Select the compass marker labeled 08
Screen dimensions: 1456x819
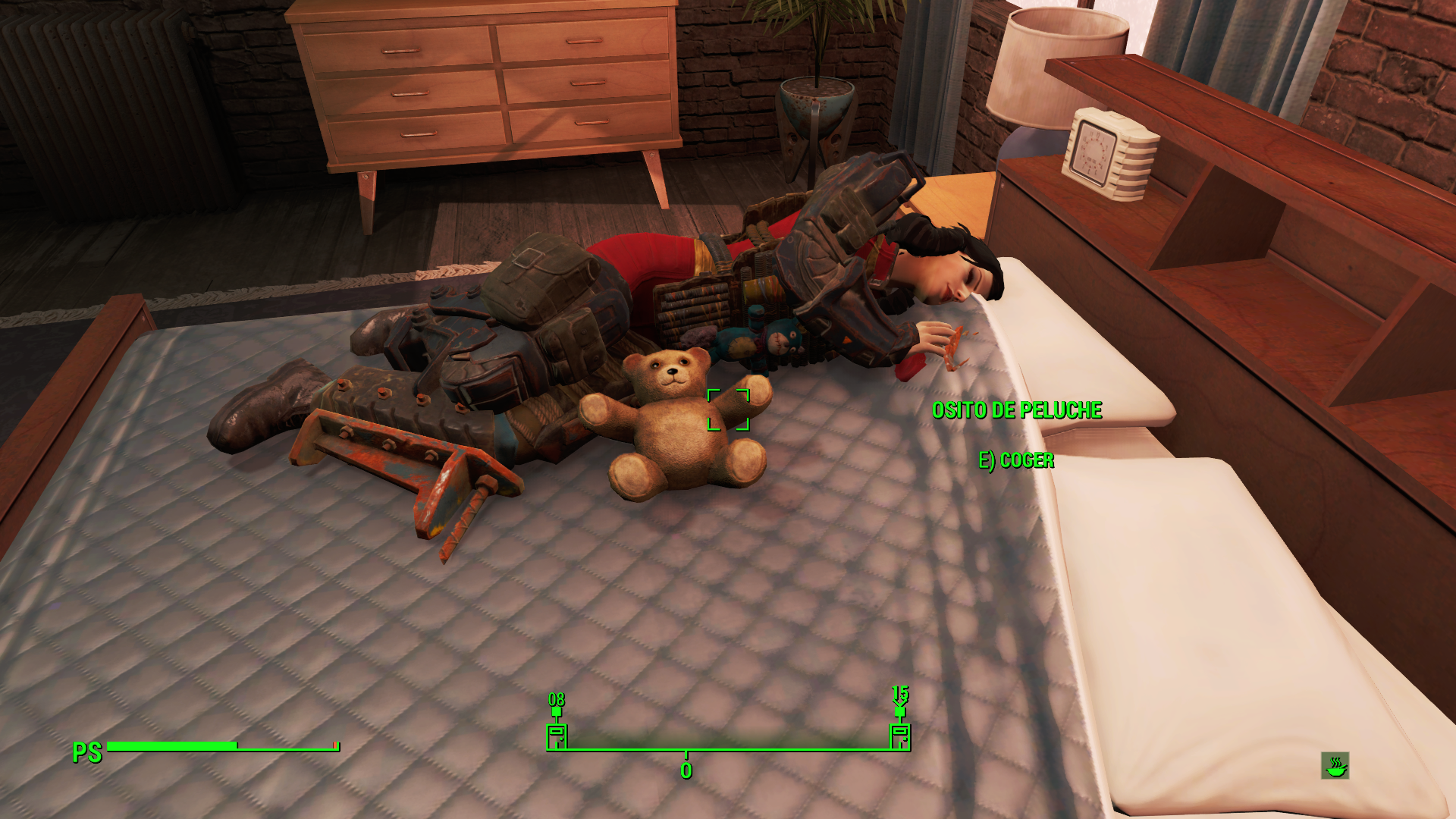point(557,736)
